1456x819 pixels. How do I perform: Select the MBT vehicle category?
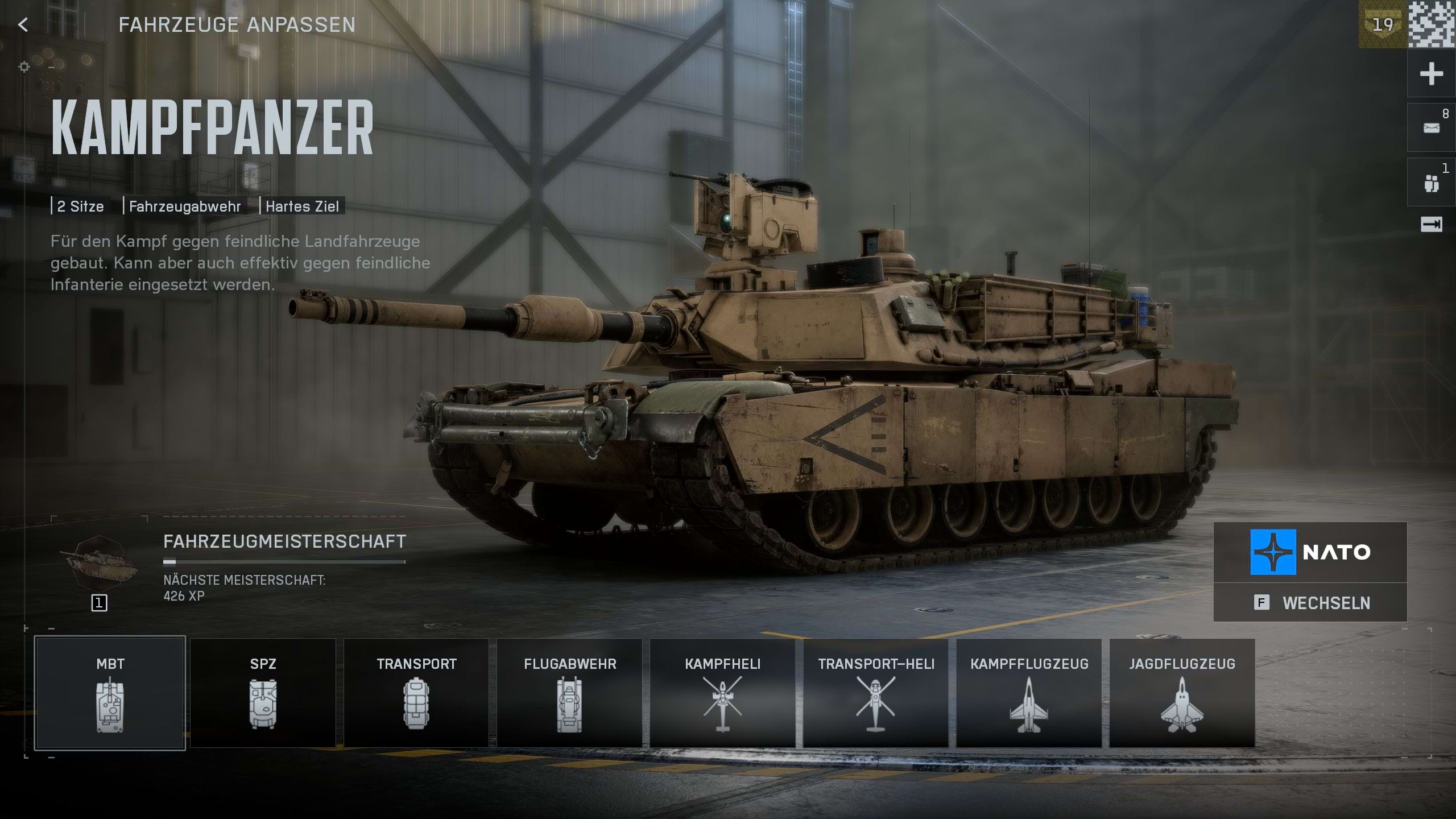110,693
